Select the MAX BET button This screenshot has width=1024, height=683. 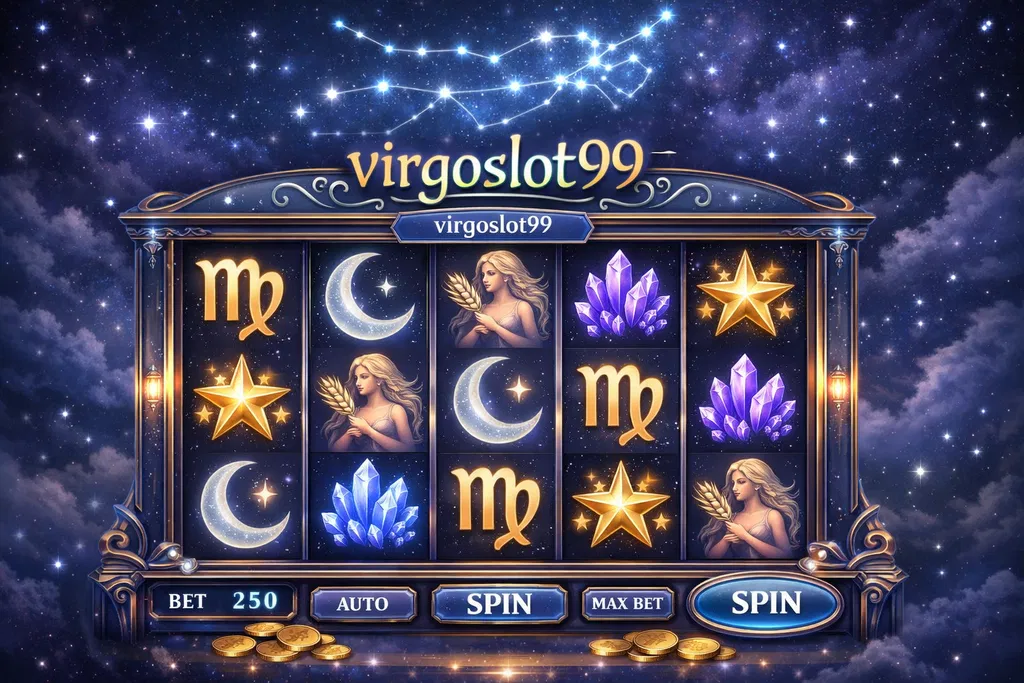627,603
